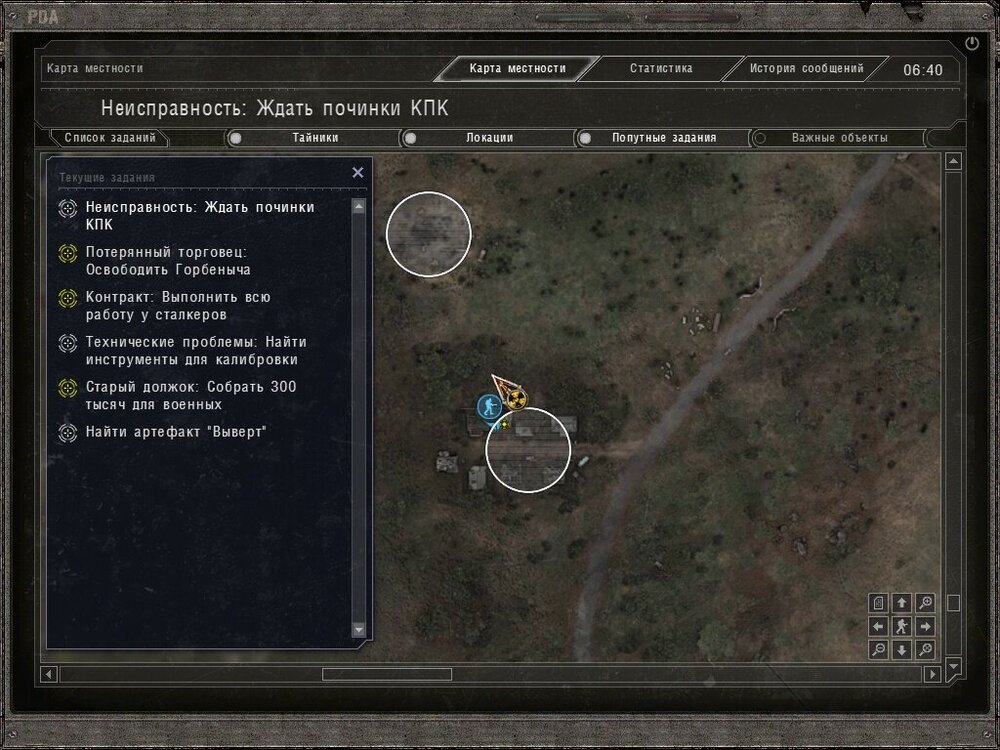Zoom out the map with minus magnifier
This screenshot has width=1000, height=750.
tap(878, 650)
